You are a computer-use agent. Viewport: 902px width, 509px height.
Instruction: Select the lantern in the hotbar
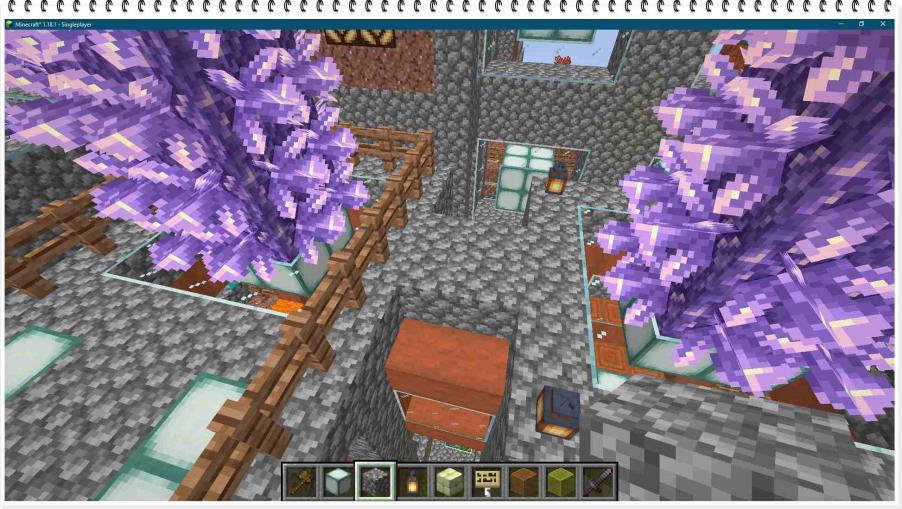click(411, 482)
